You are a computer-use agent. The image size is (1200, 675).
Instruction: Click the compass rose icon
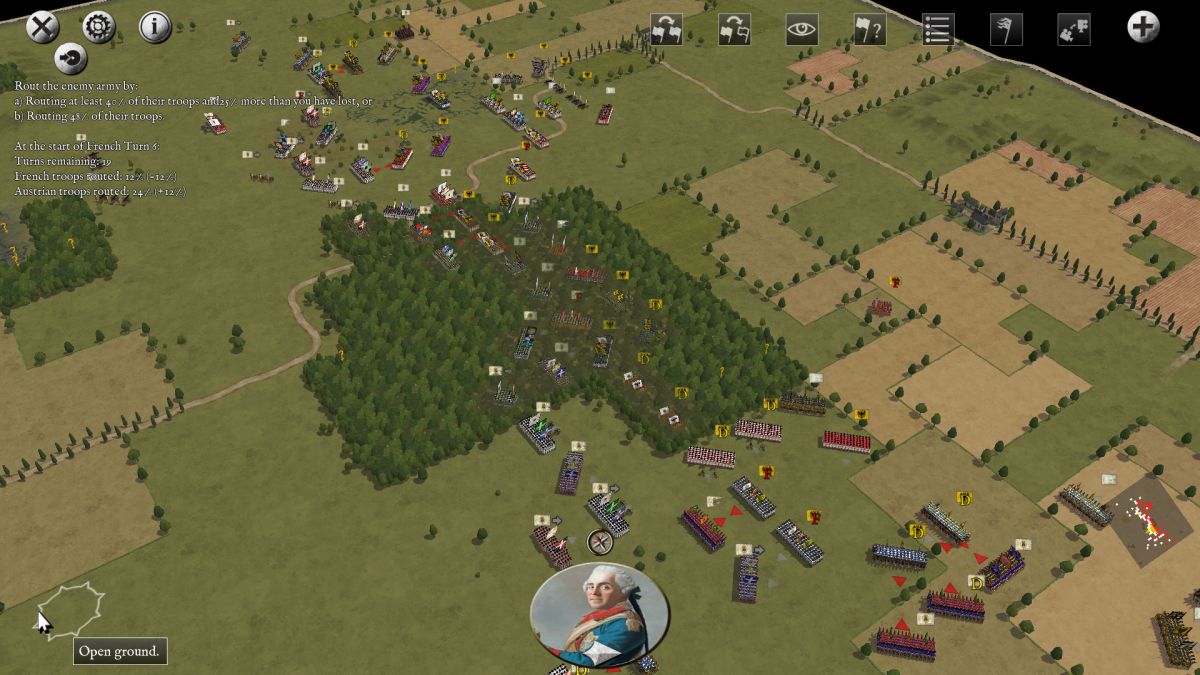click(600, 543)
